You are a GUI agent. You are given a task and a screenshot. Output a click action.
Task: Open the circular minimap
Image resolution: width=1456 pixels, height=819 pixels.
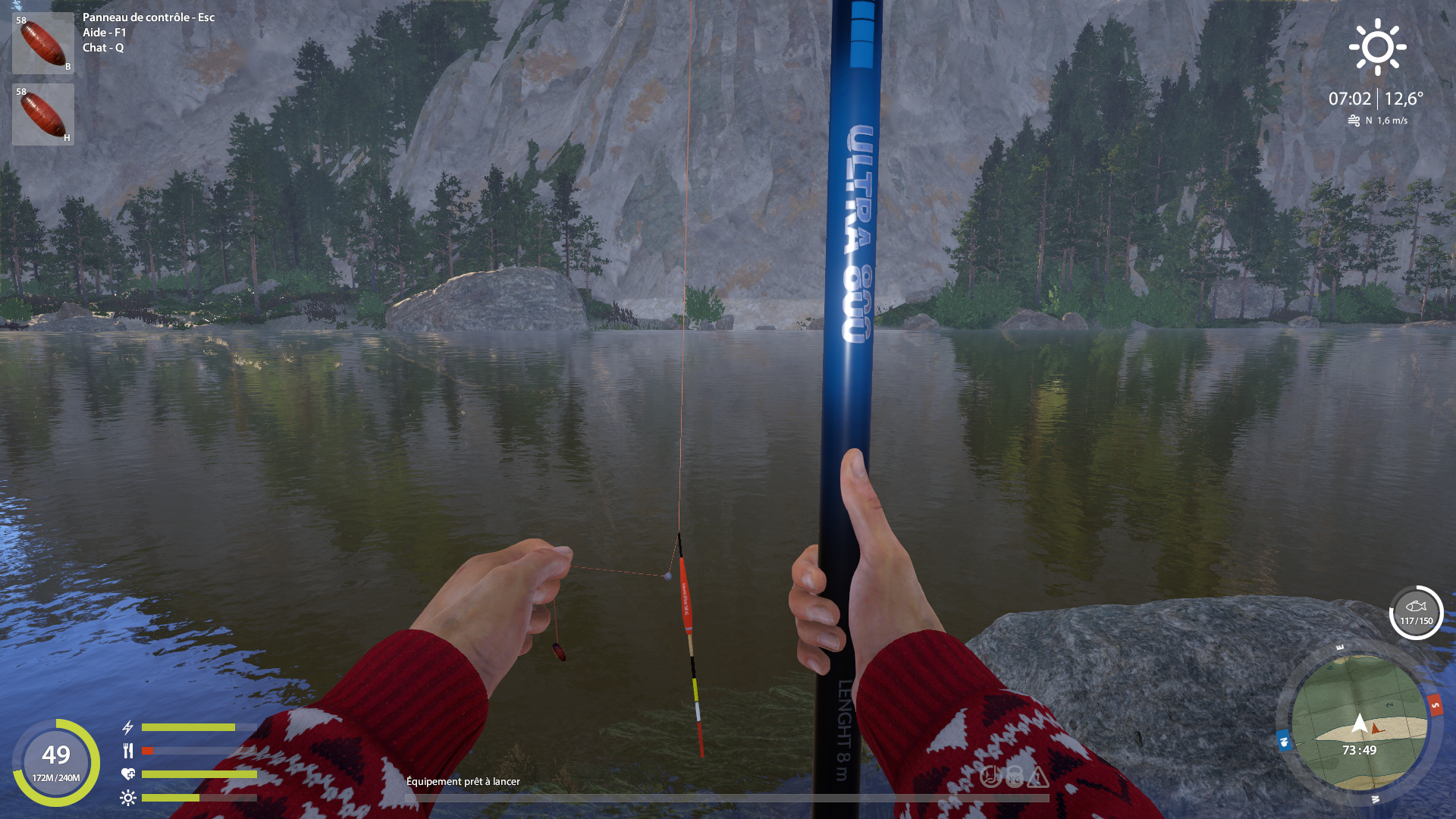coord(1359,723)
